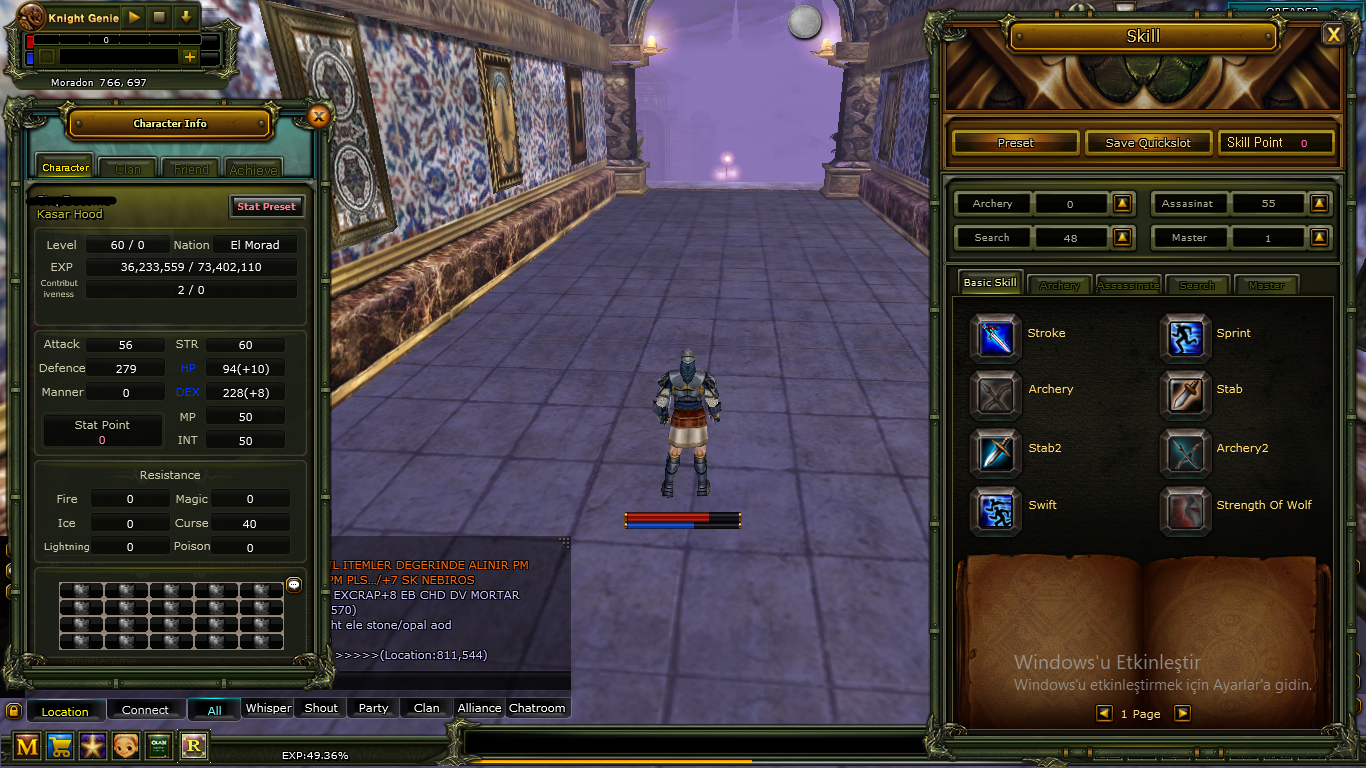The image size is (1366, 768).
Task: Open the item mall shopping cart icon
Action: coord(59,746)
